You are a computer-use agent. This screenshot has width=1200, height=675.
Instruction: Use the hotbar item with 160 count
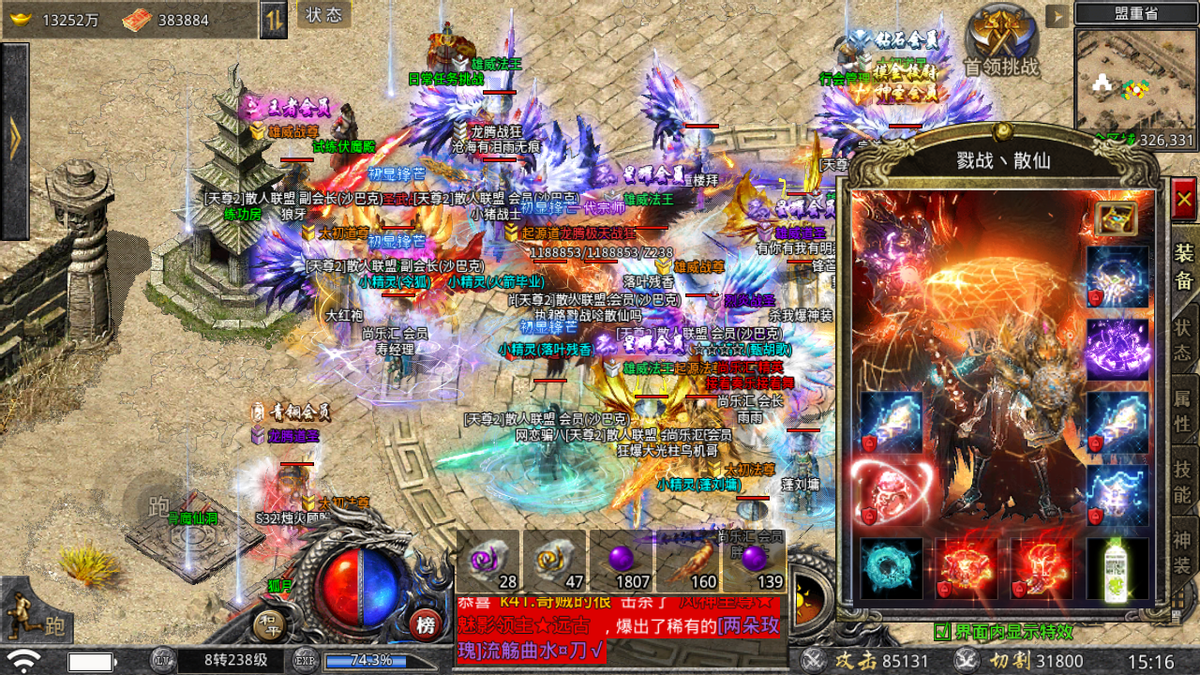point(687,562)
